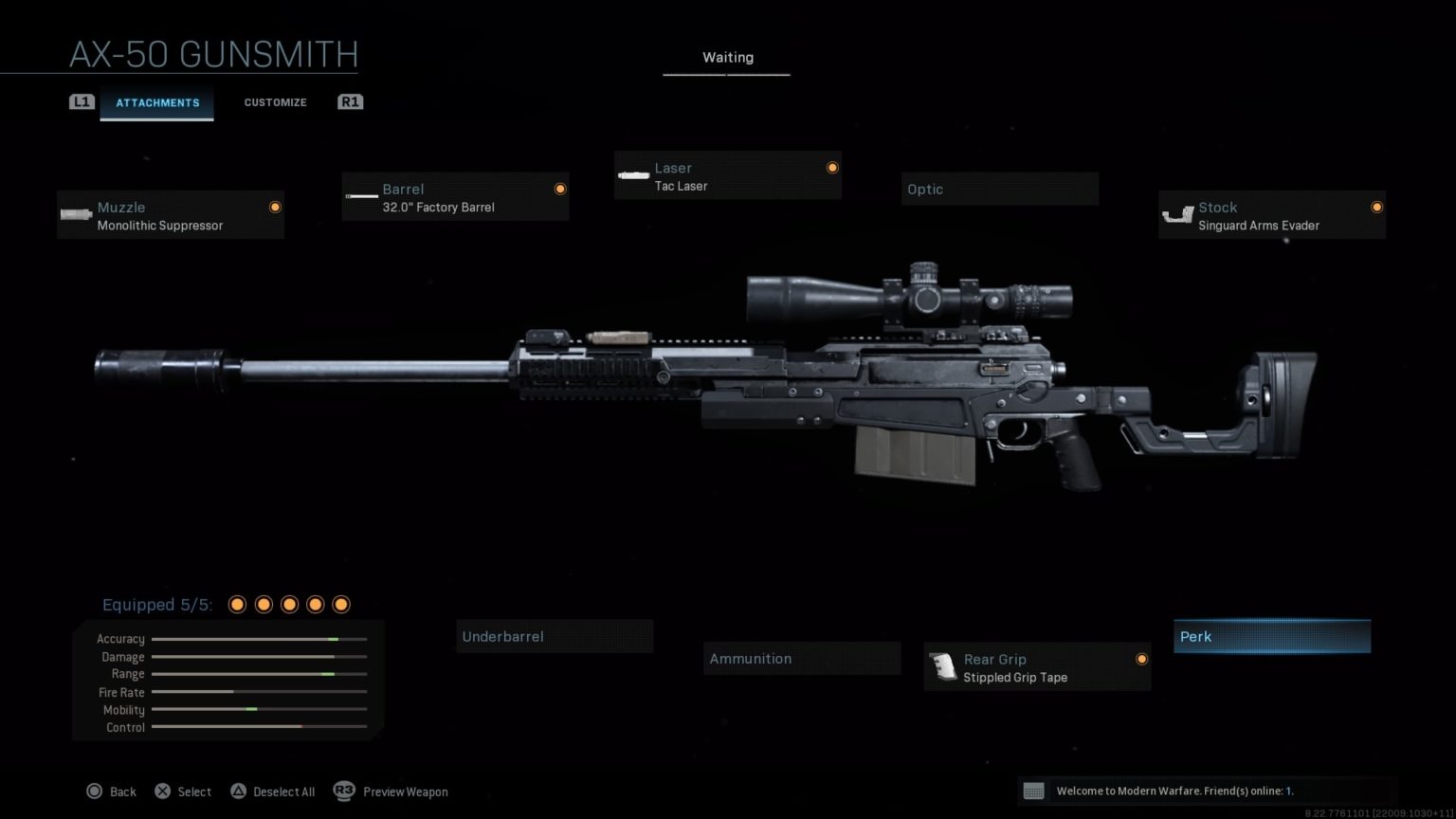Select the Monolithic Suppressor muzzle icon
The width and height of the screenshot is (1456, 819).
(75, 214)
